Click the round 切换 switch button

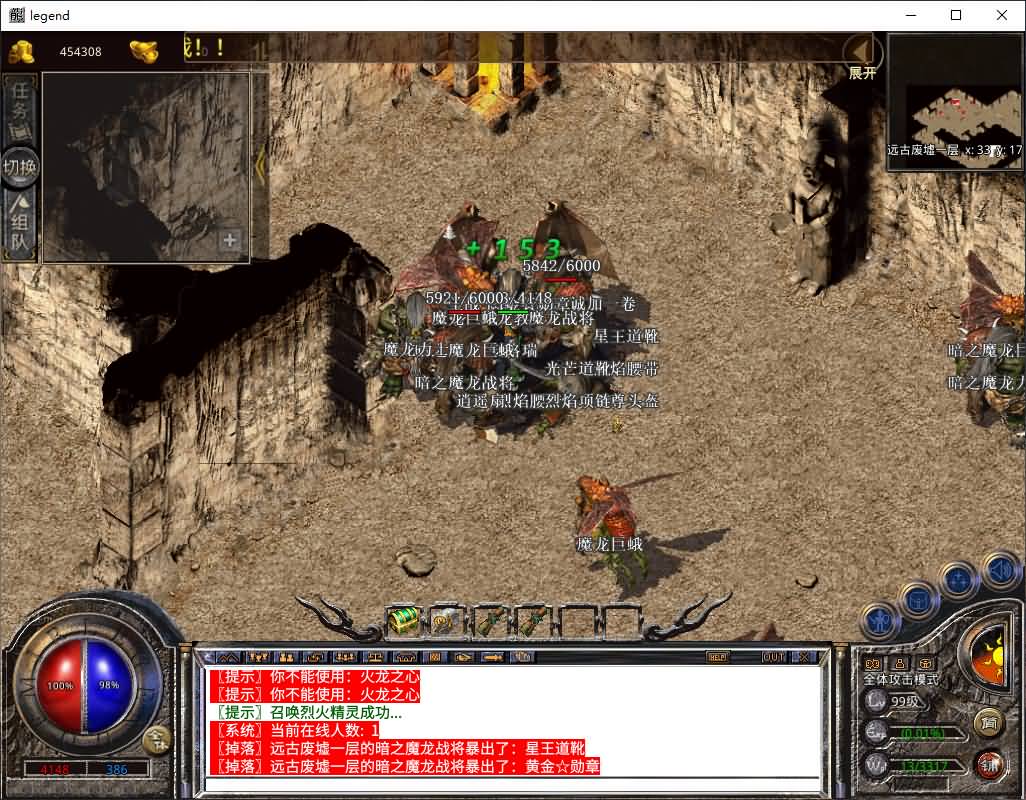coord(20,167)
